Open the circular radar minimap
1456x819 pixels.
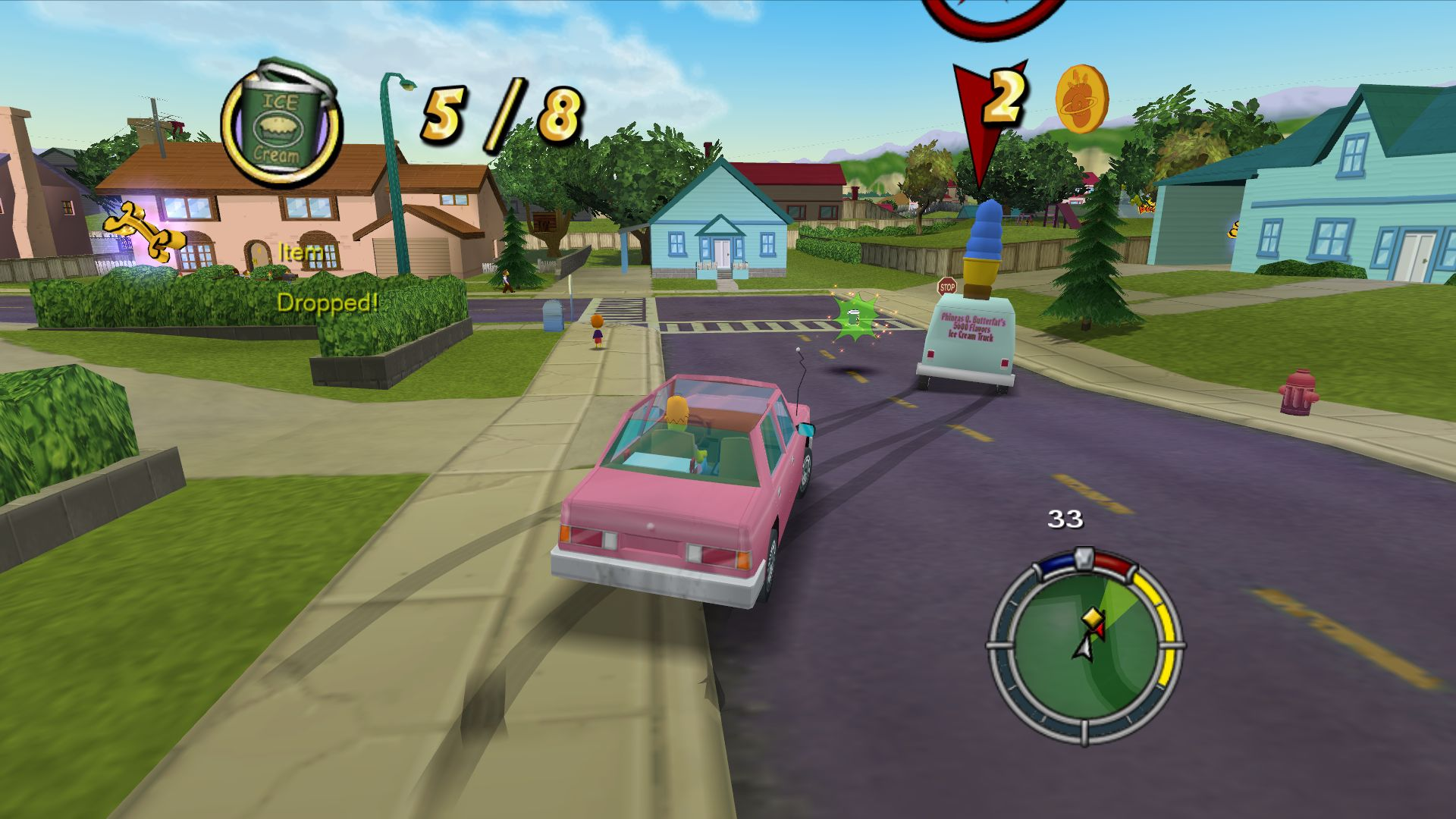[x=1085, y=646]
